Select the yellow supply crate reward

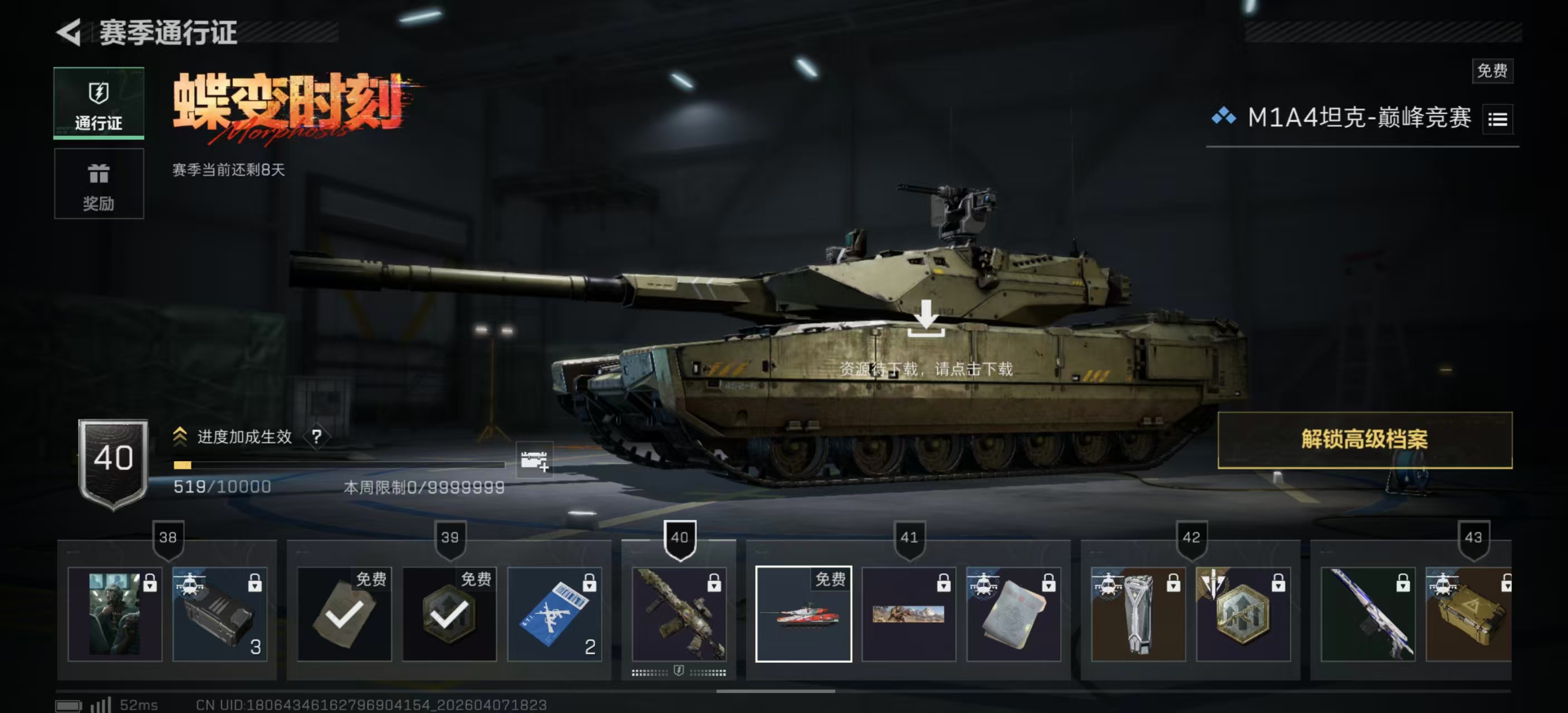(1468, 614)
